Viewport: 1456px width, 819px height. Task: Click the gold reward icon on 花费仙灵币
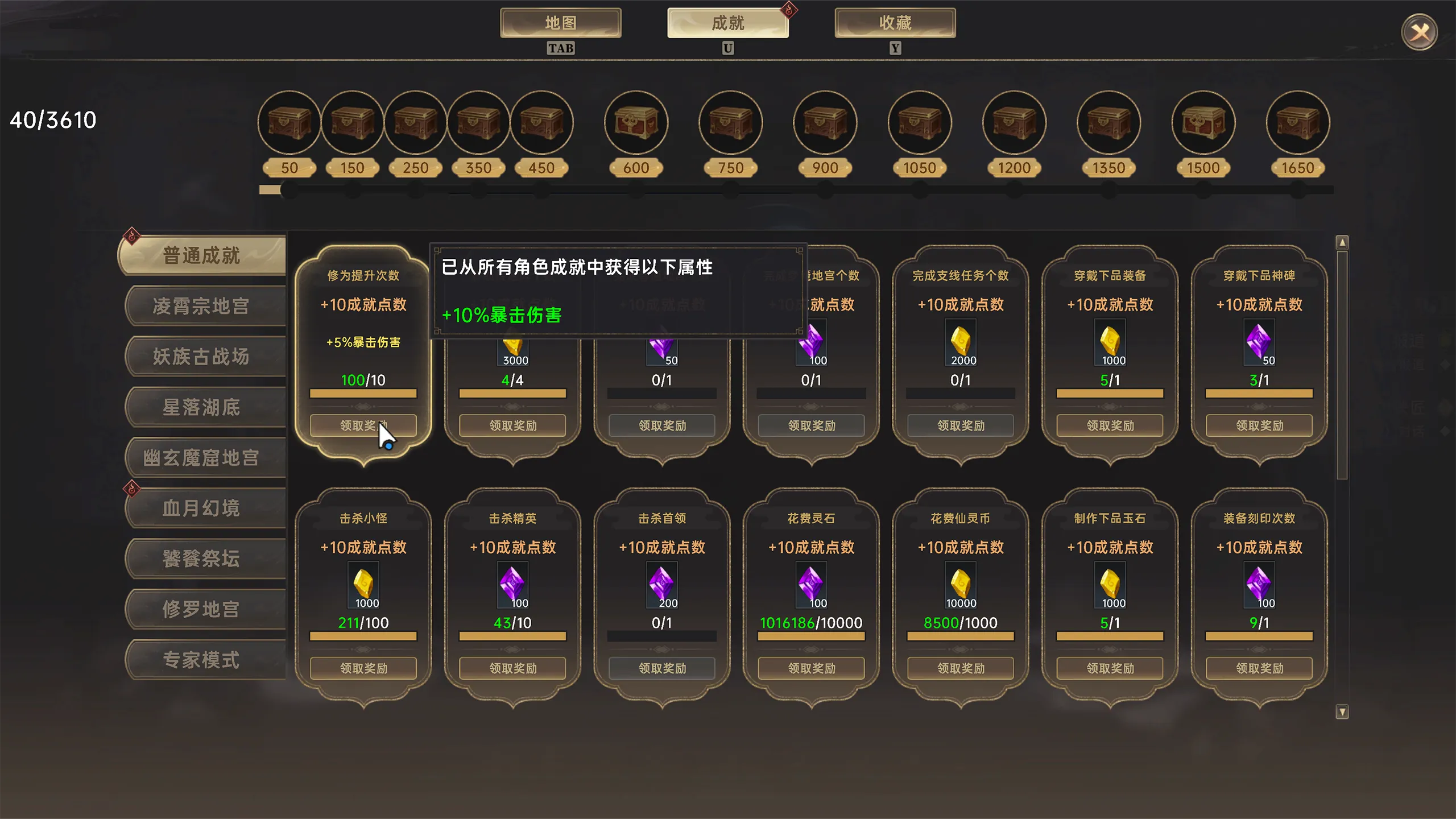click(960, 586)
